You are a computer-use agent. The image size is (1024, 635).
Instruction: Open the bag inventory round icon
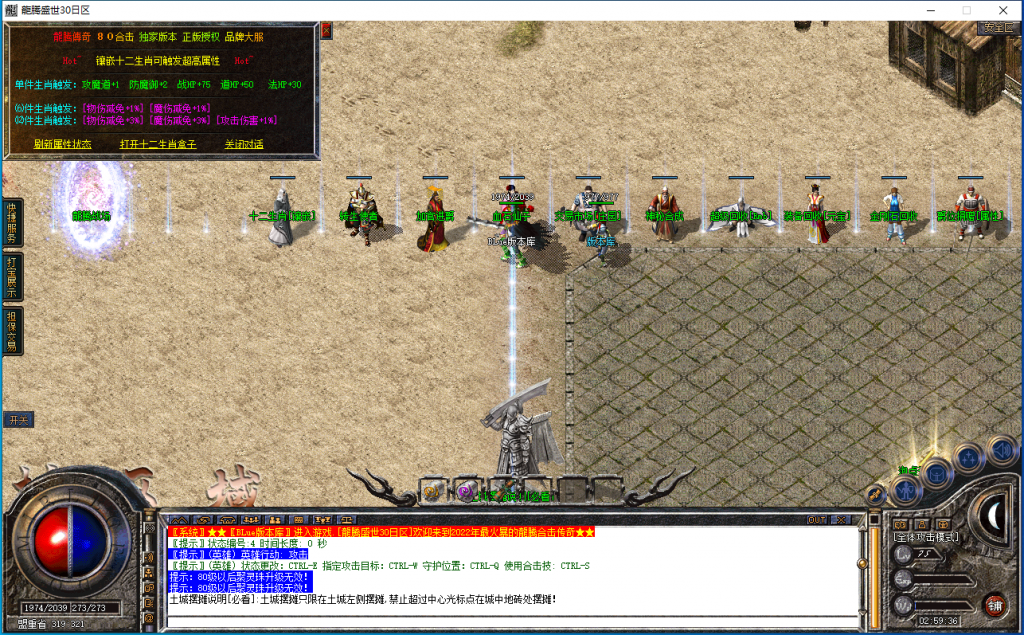(937, 473)
